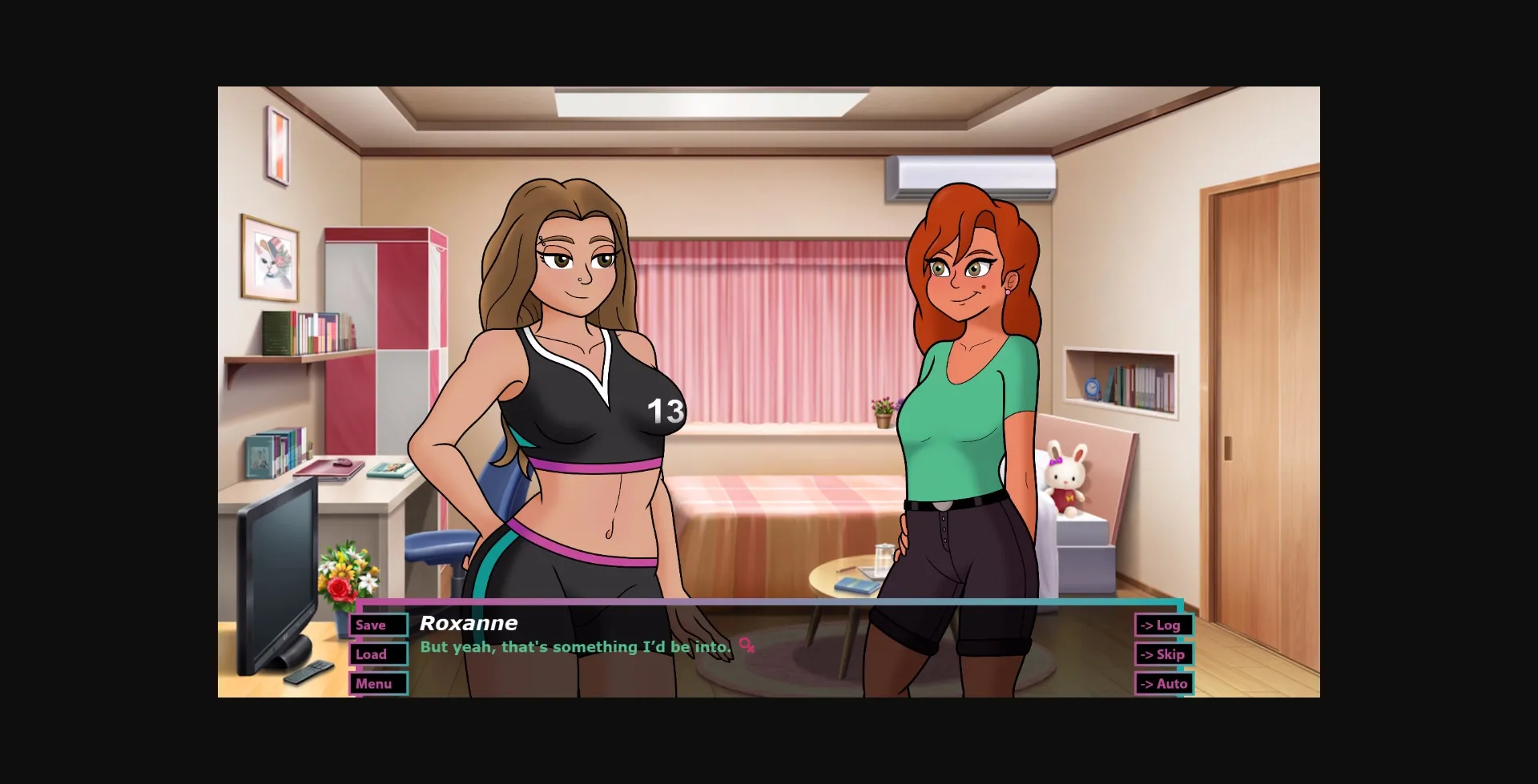1538x784 pixels.
Task: Click the number 13 on Roxanne's sports top
Action: (666, 409)
